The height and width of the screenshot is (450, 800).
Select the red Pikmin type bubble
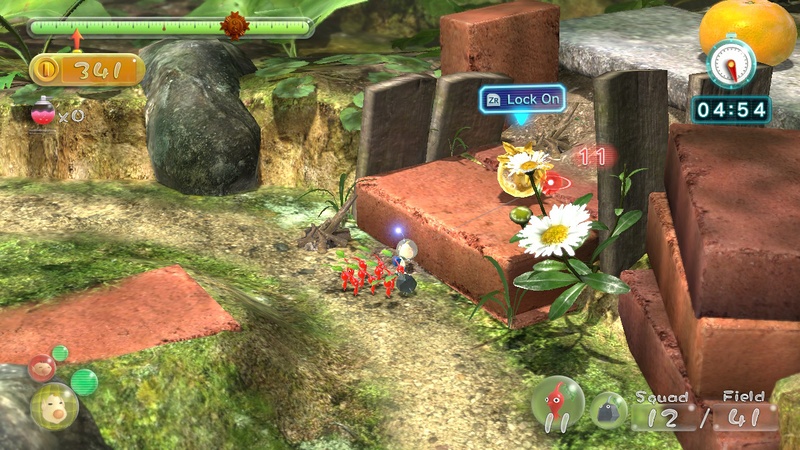coord(557,402)
